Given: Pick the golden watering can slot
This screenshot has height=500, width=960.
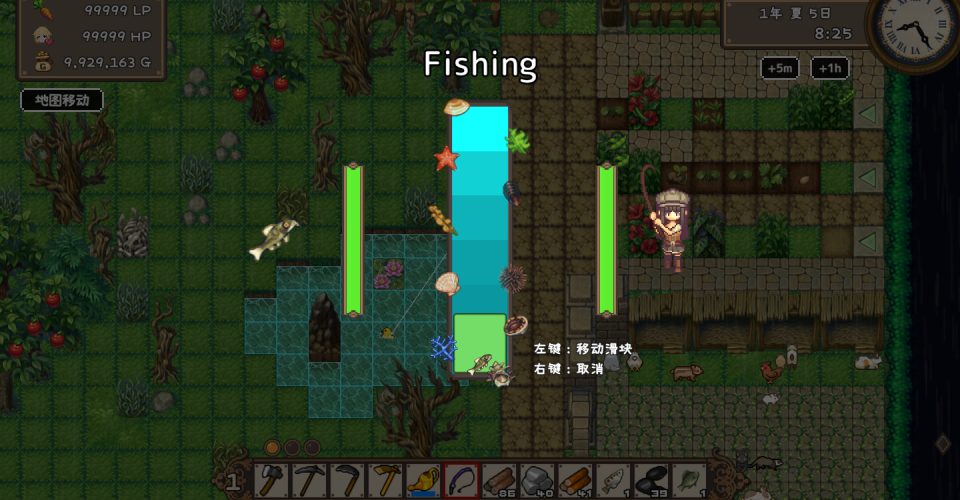Looking at the screenshot, I should [422, 480].
